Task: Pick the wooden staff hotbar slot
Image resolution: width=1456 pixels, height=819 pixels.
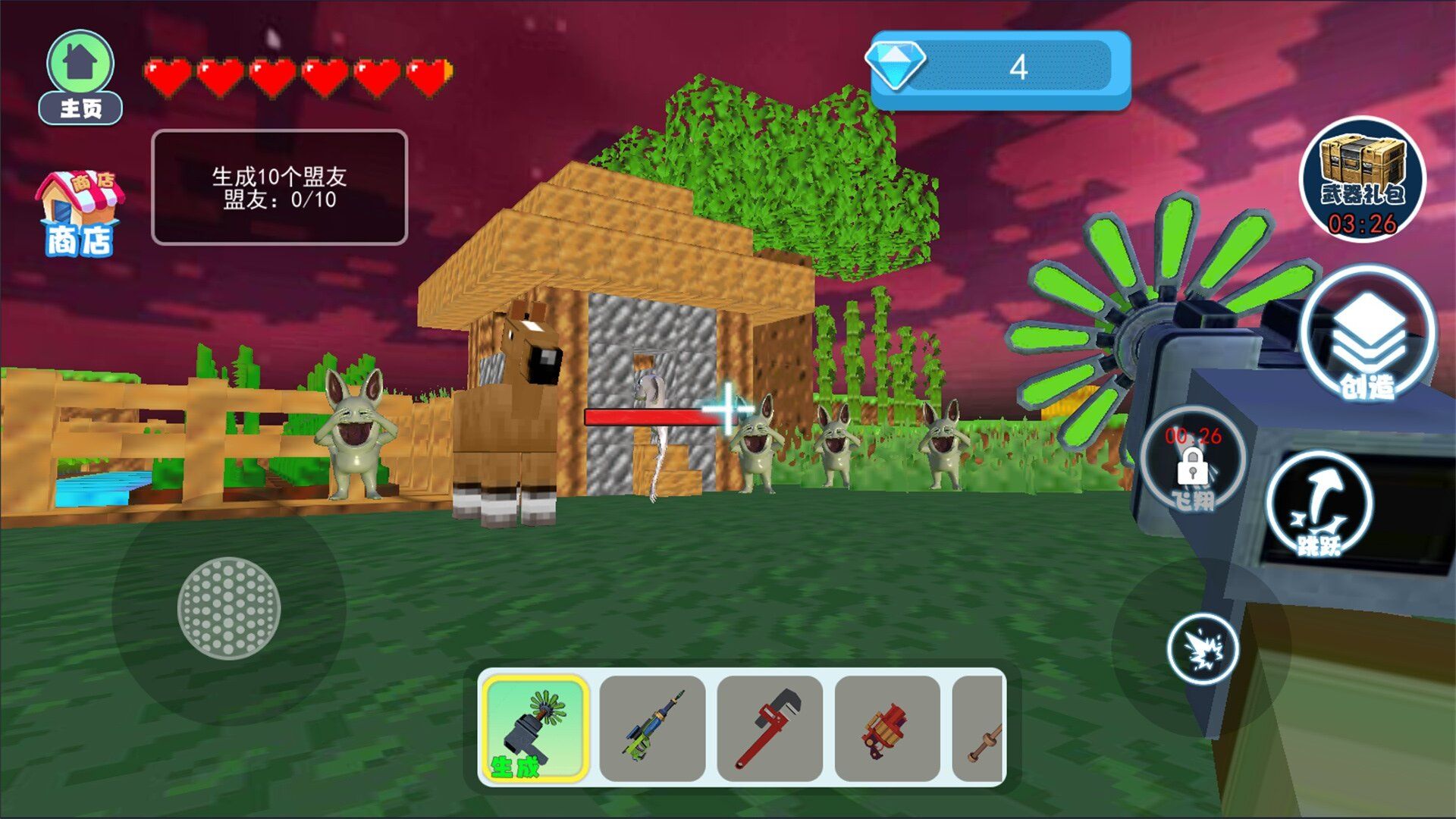Action: (980, 728)
